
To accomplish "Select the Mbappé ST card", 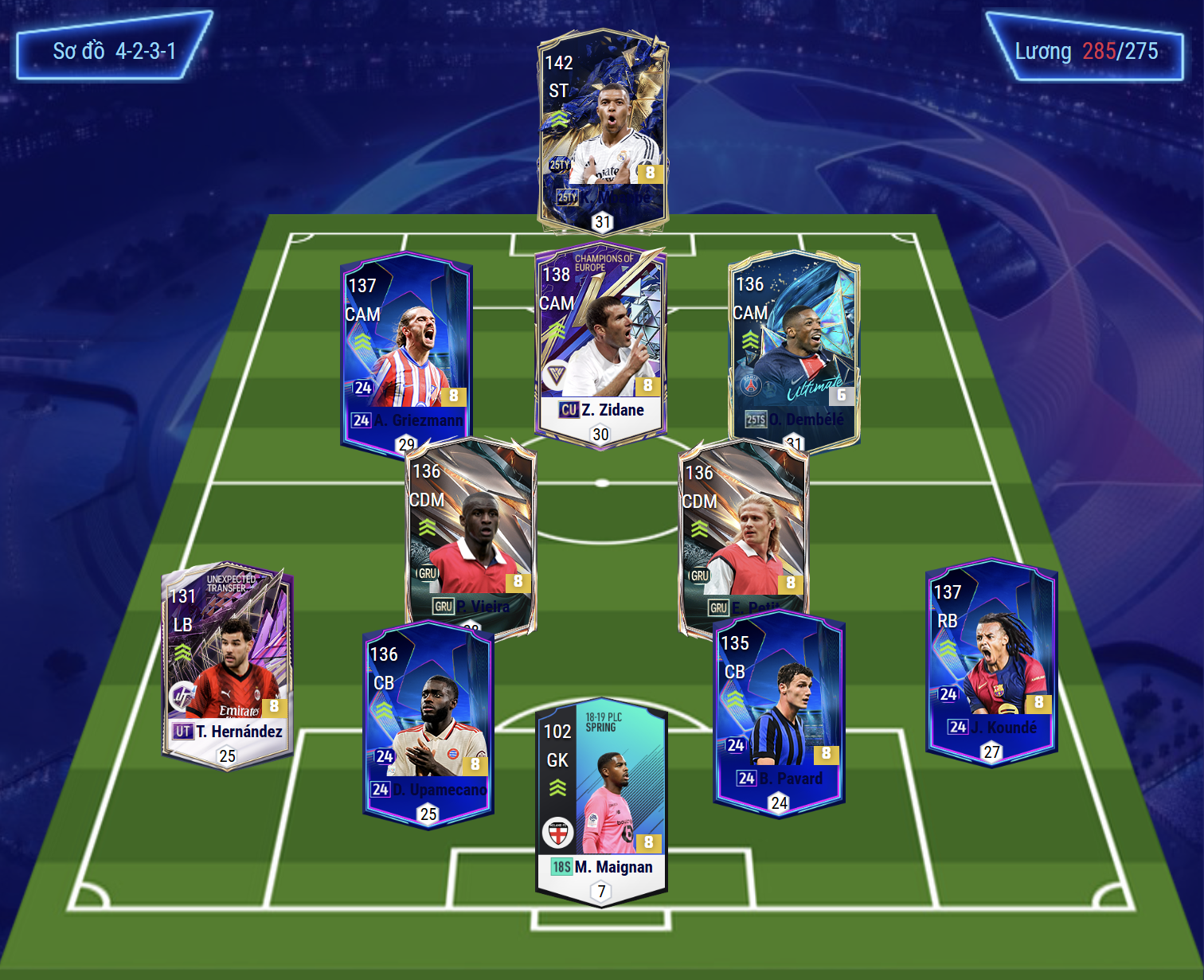I will pyautogui.click(x=603, y=131).
